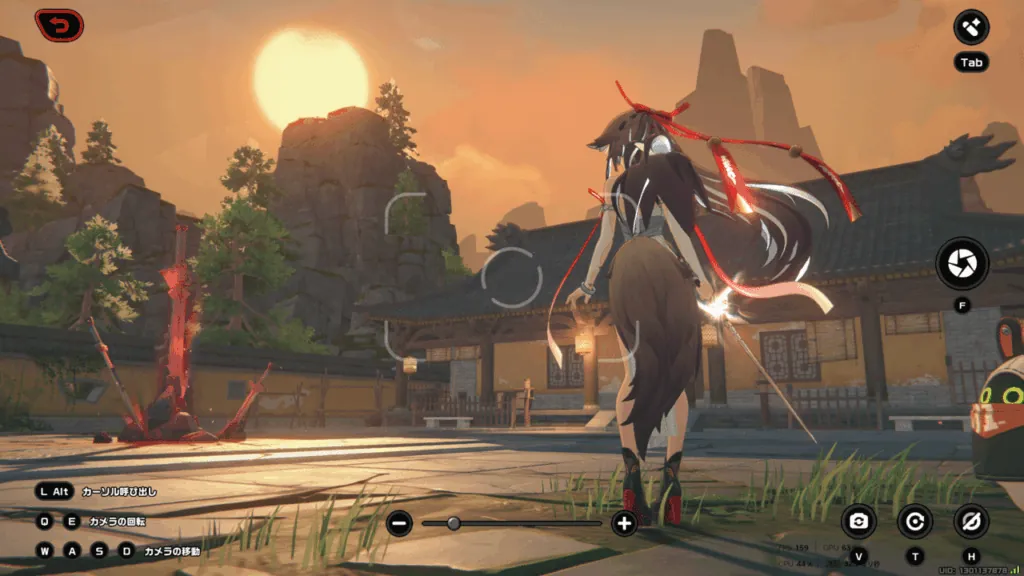Screen dimensions: 1024x576
Task: Zoom in with the plus button
Action: click(624, 523)
